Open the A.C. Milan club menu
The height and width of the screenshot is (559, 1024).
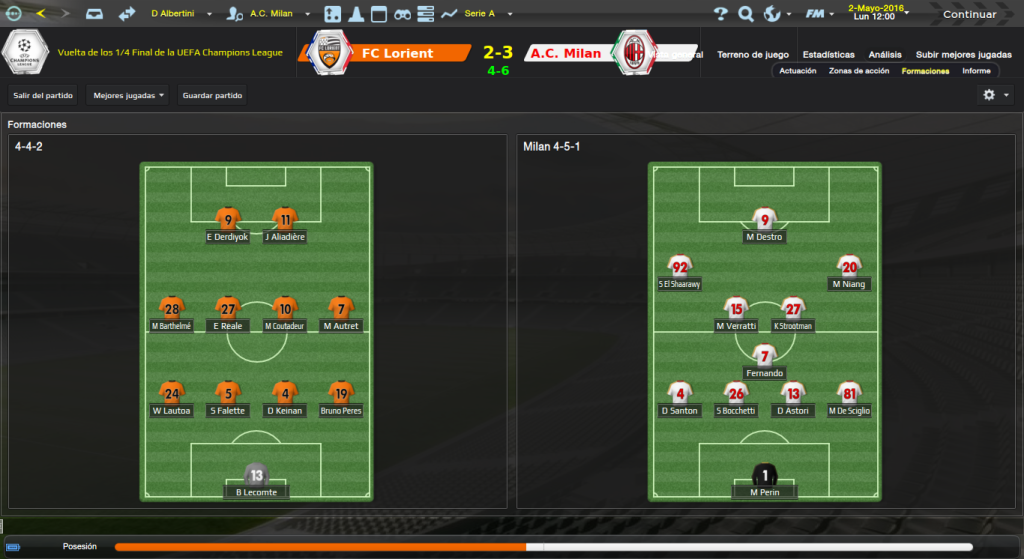[x=271, y=14]
